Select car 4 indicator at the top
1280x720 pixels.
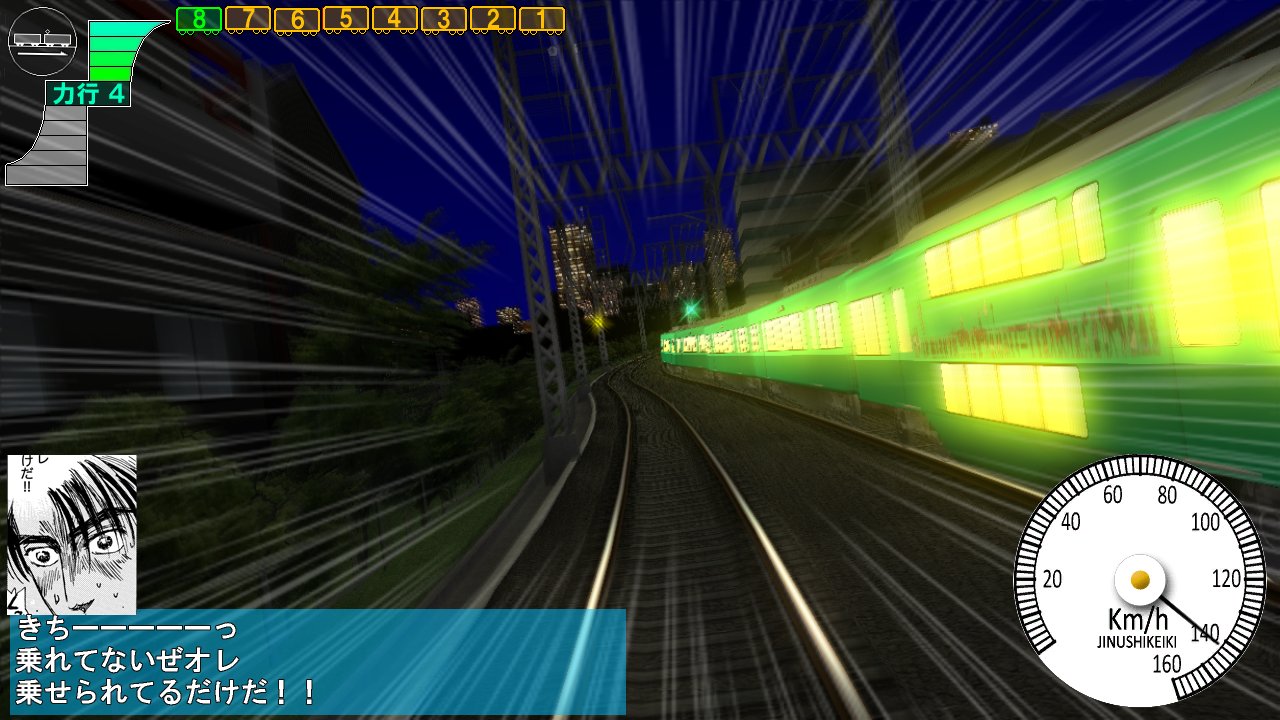click(394, 17)
